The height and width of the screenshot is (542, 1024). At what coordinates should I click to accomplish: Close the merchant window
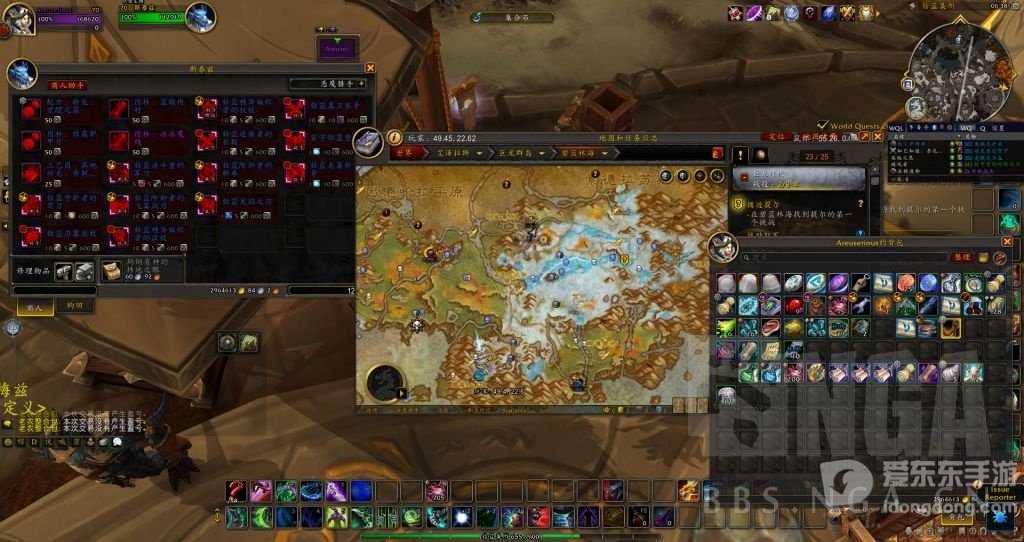click(x=370, y=68)
